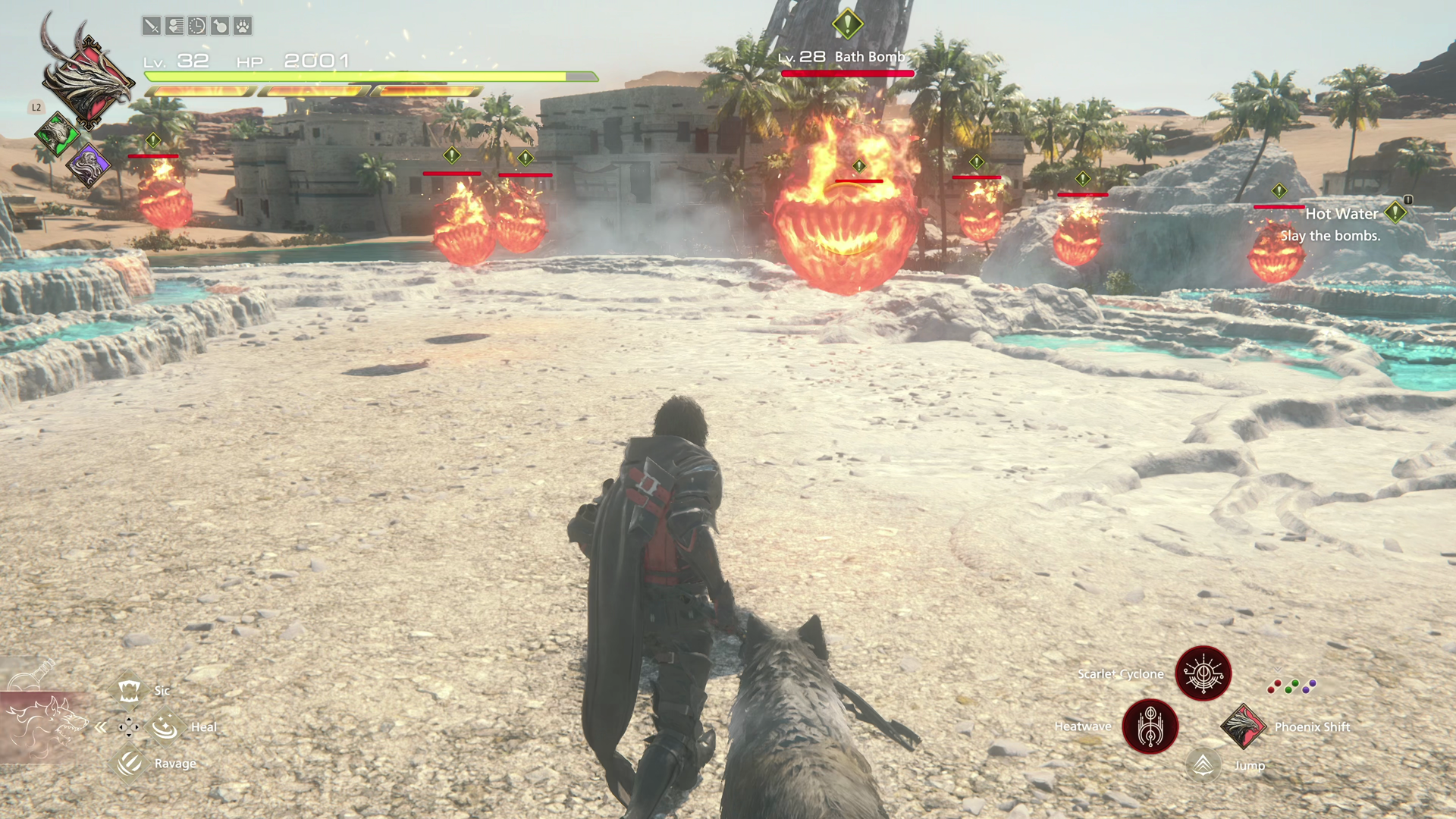Click the sword status icon

point(151,27)
